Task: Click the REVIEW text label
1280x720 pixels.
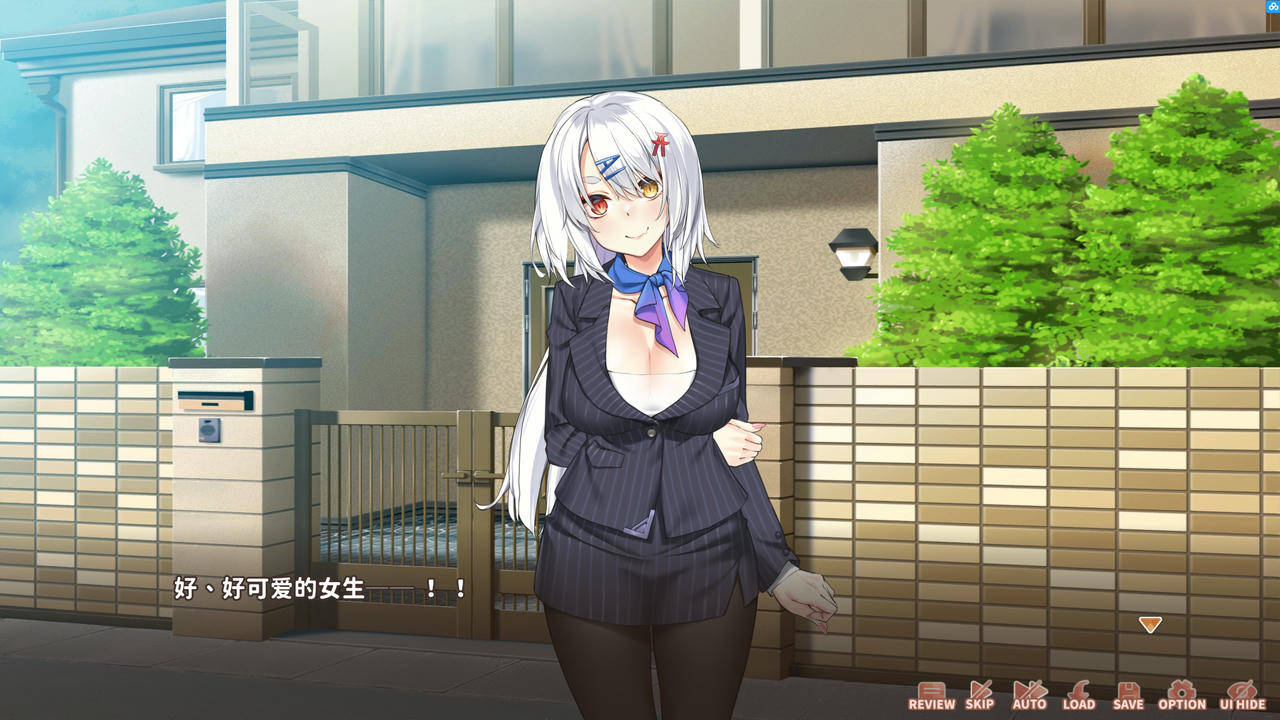Action: (935, 703)
